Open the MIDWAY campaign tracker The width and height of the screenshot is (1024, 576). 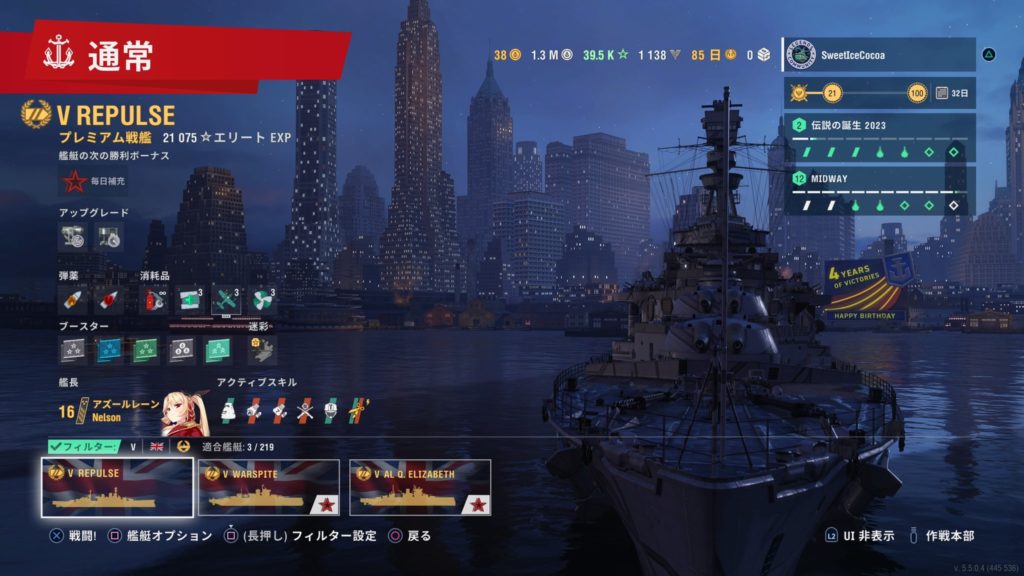(879, 191)
